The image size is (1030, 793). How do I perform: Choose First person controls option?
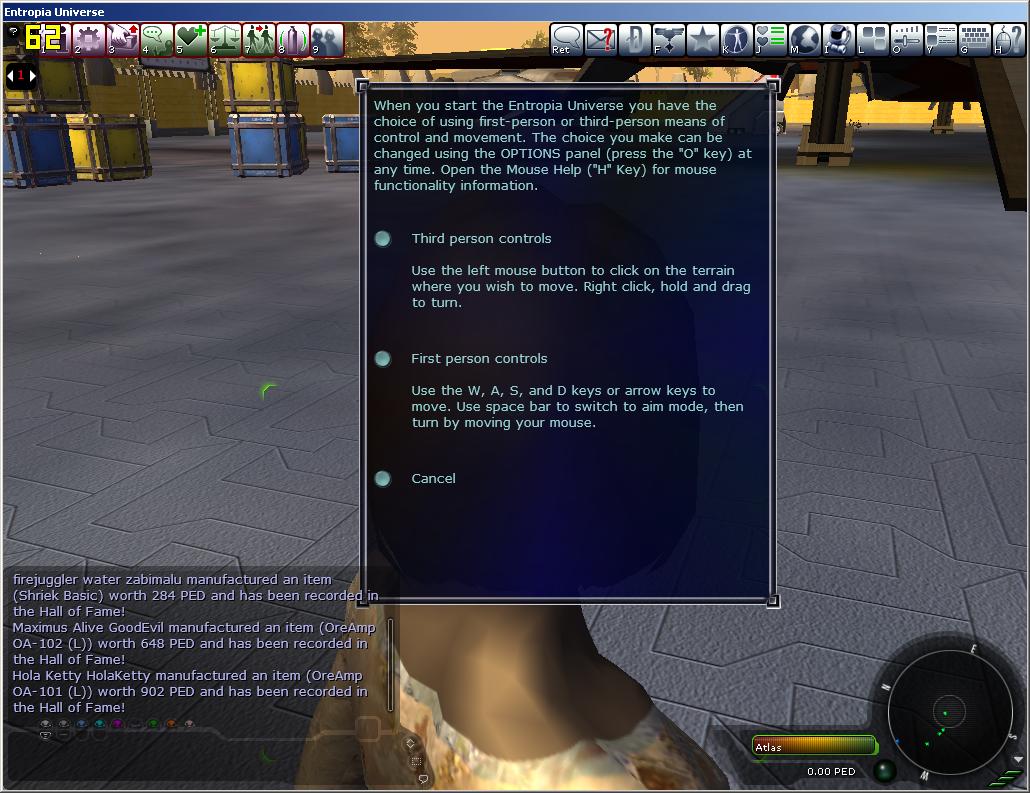coord(383,359)
